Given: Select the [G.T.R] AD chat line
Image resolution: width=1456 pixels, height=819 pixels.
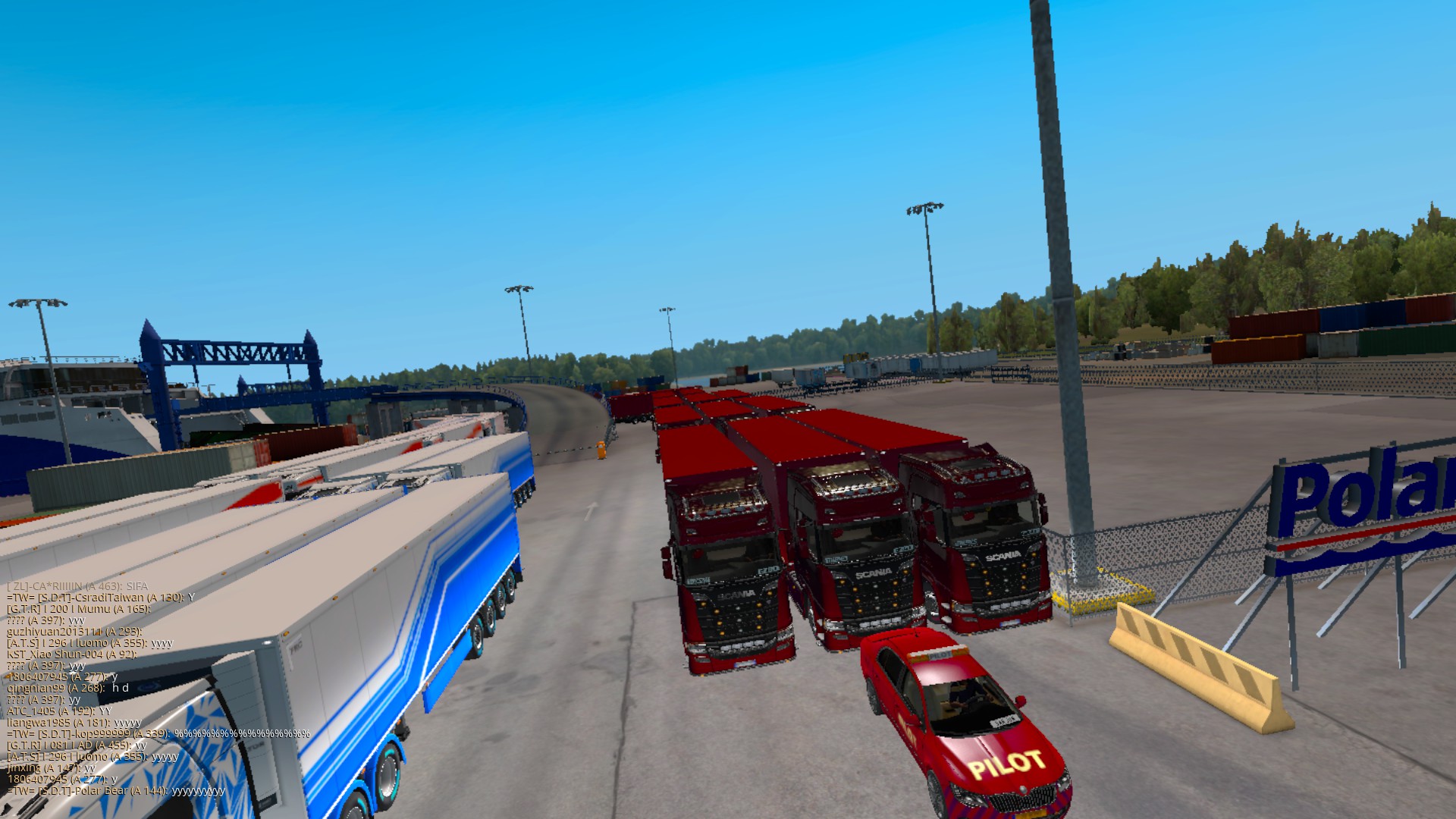Looking at the screenshot, I should [77, 745].
